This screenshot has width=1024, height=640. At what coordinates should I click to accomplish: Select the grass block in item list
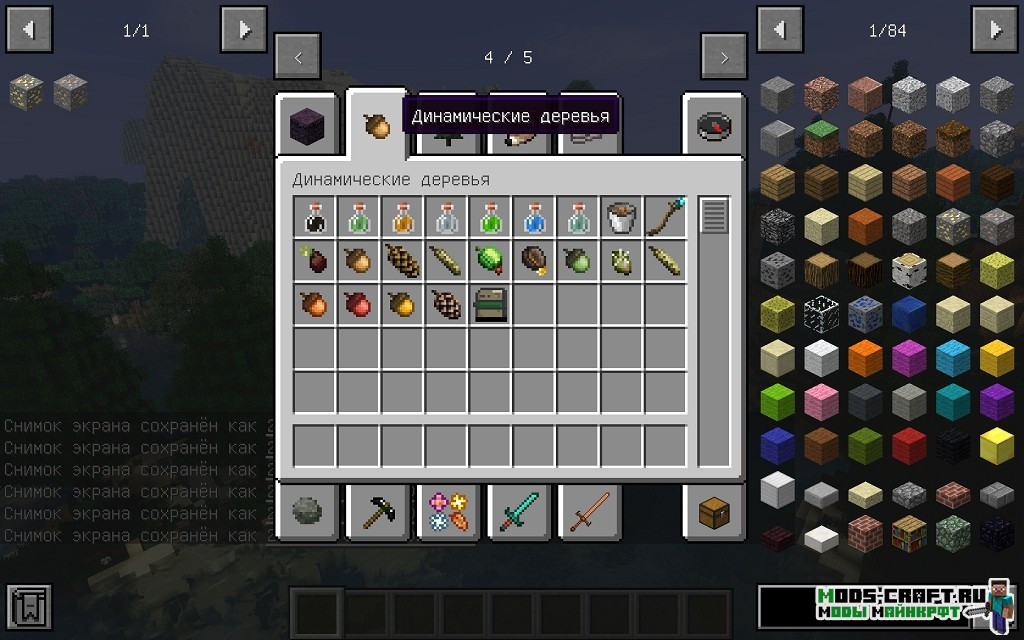(821, 137)
